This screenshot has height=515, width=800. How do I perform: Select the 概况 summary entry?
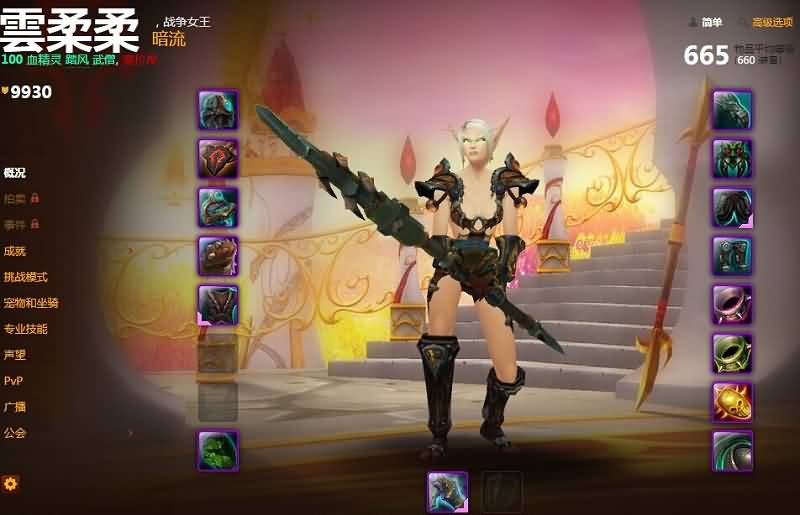(x=15, y=173)
